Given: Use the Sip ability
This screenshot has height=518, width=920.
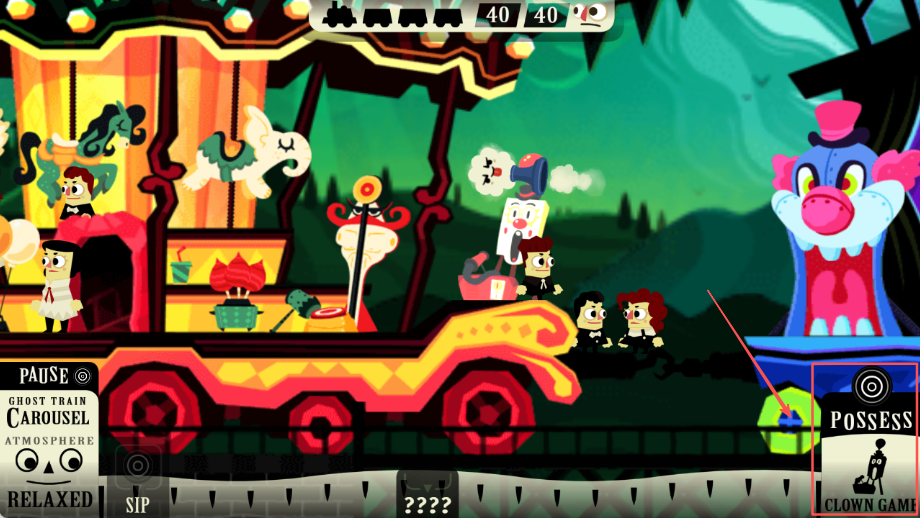Looking at the screenshot, I should (x=137, y=481).
